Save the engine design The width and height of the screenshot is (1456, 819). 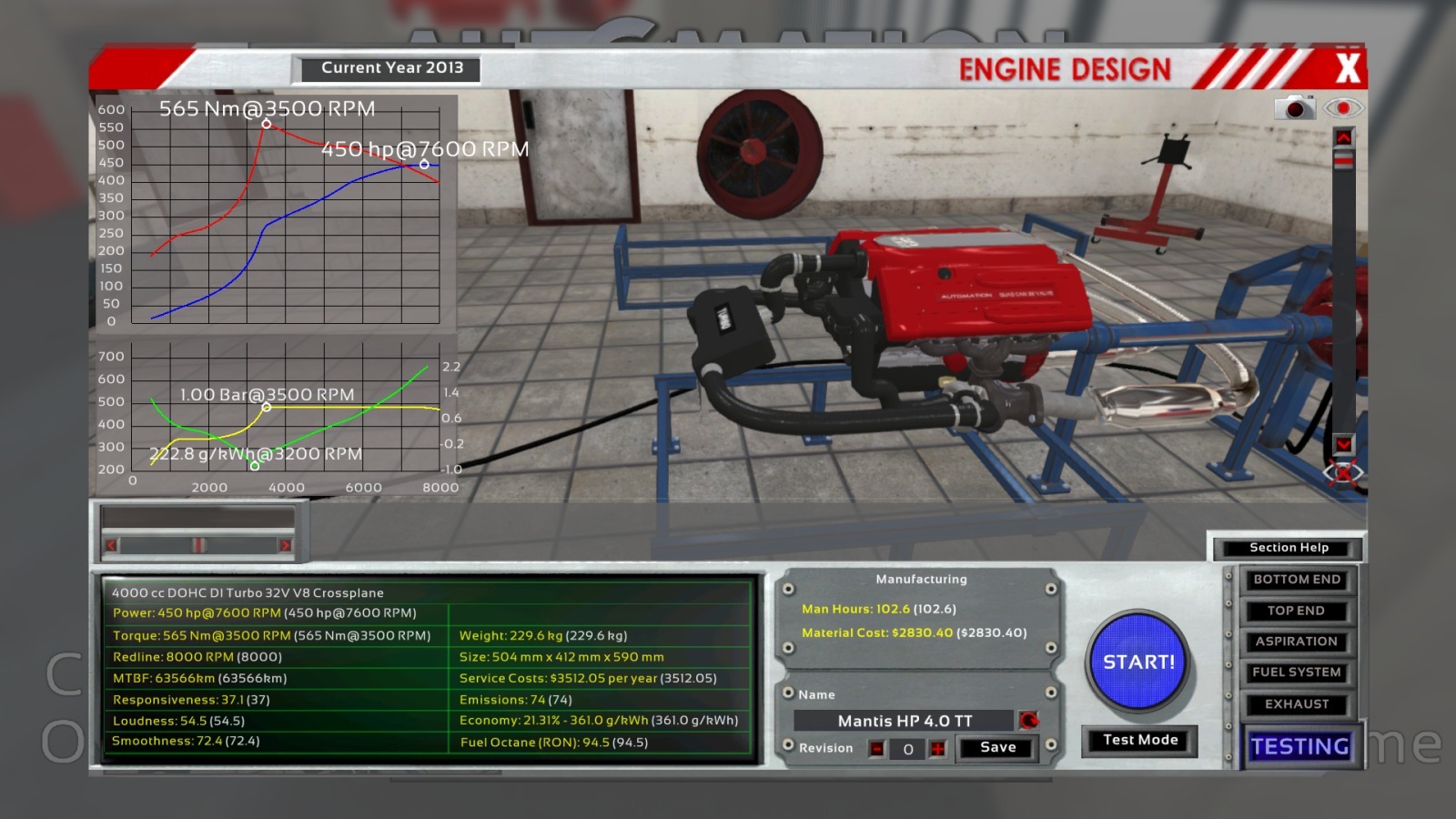pyautogui.click(x=997, y=748)
